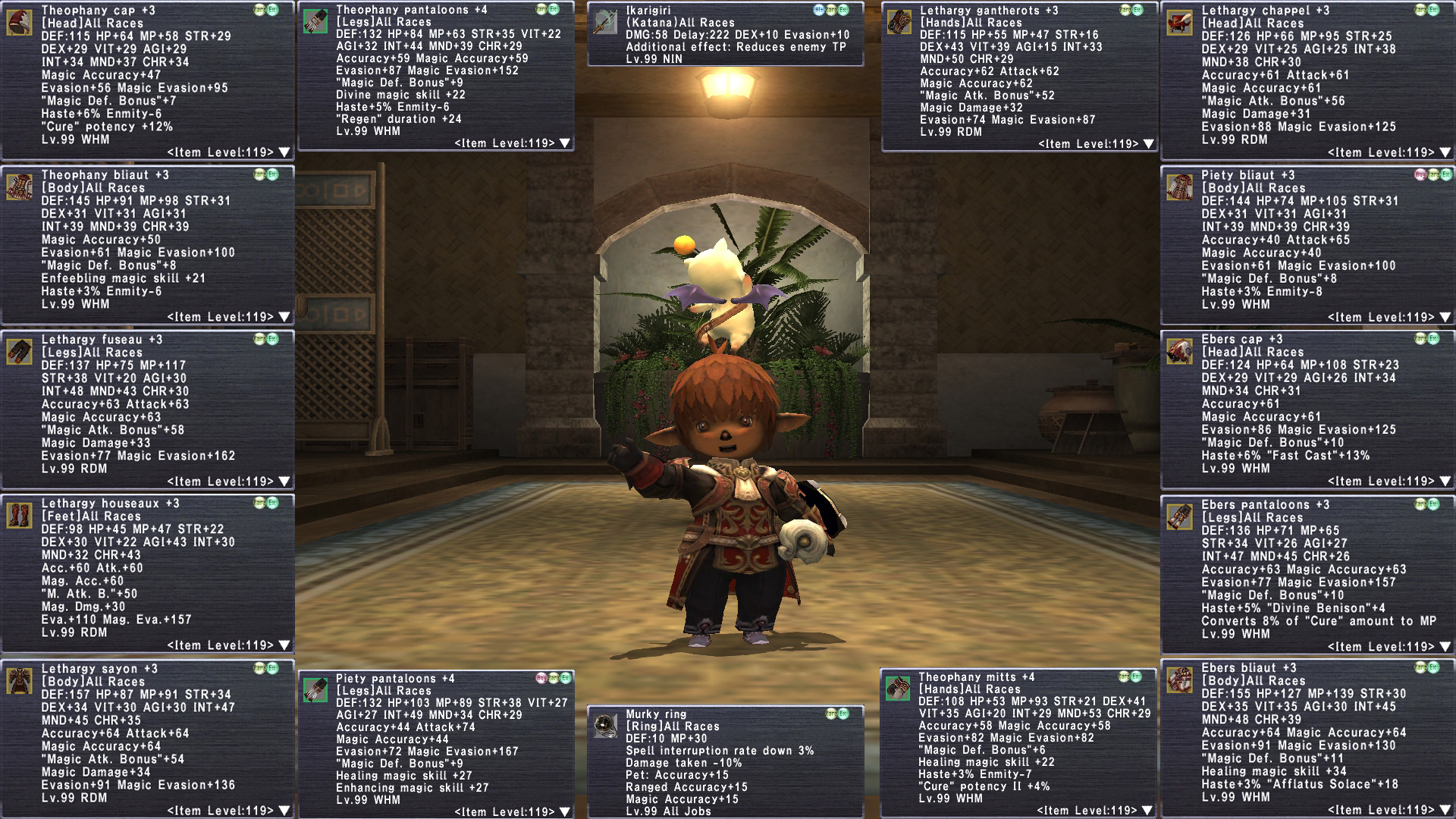The width and height of the screenshot is (1456, 819).
Task: Select the Lethargy sayon +3 icon
Action: [x=20, y=681]
